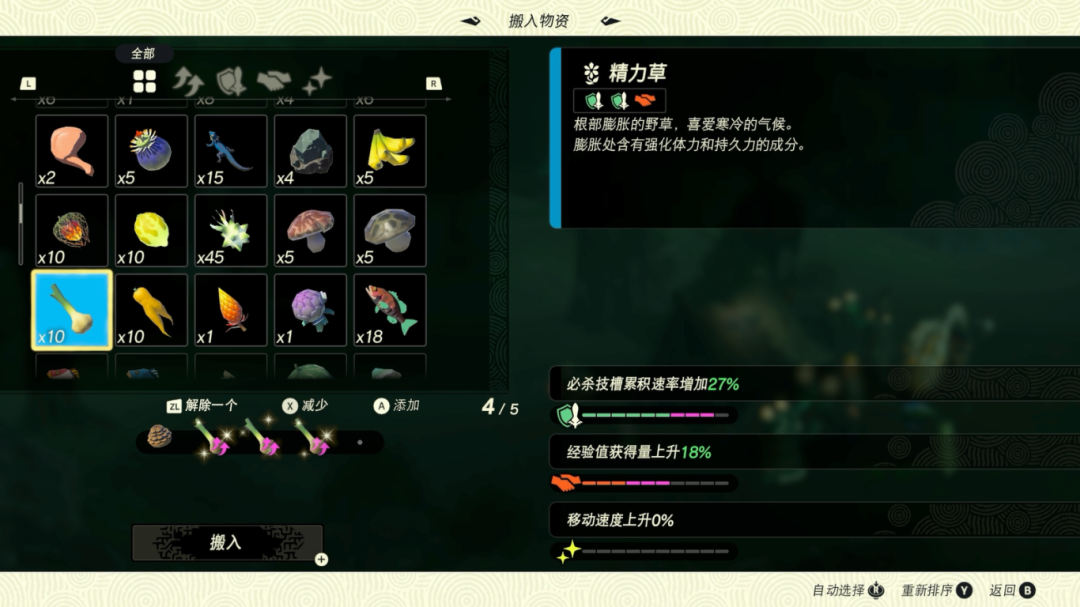This screenshot has height=607, width=1080.
Task: Choose the yellow carrot root slot
Action: [151, 310]
